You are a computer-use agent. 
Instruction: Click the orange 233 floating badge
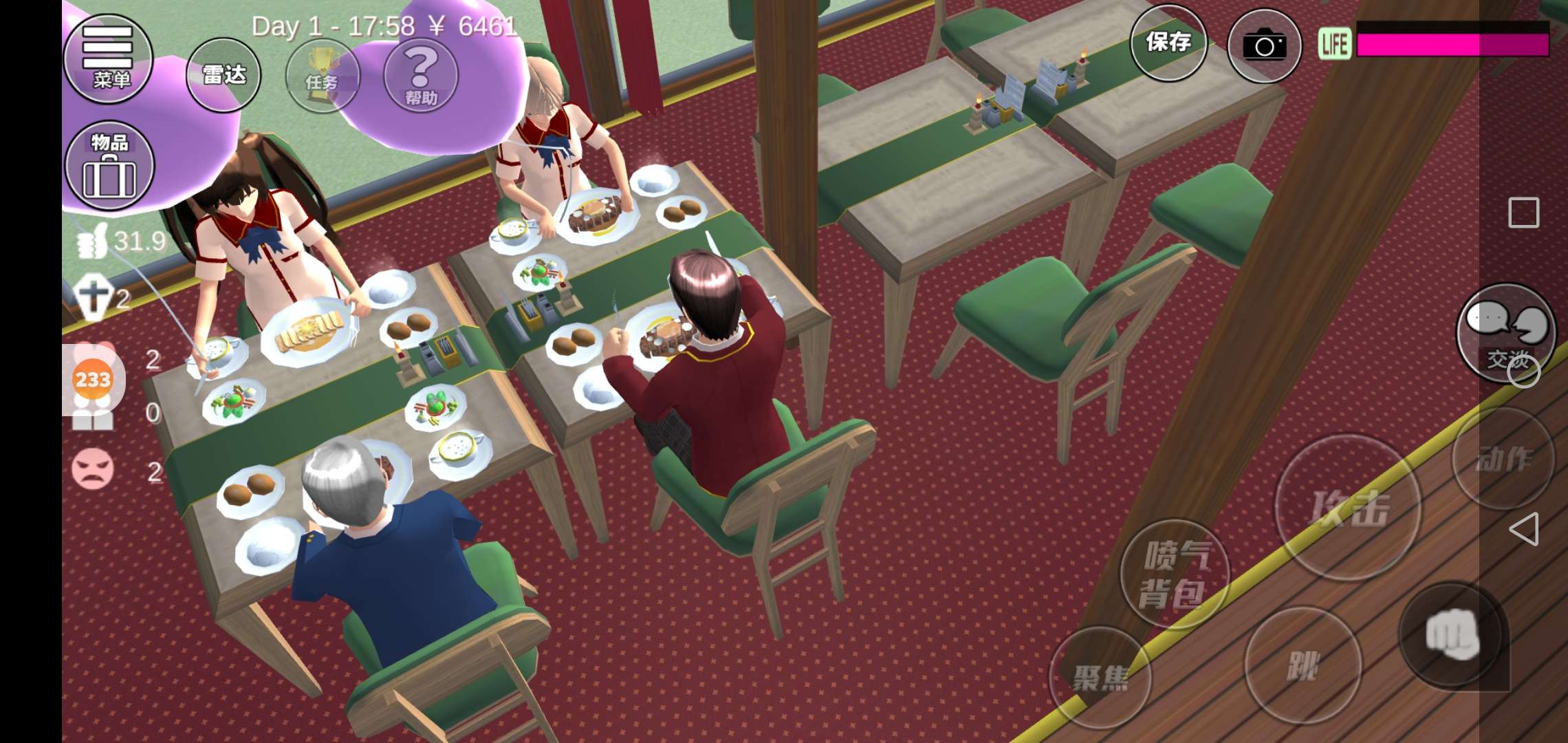[x=93, y=379]
